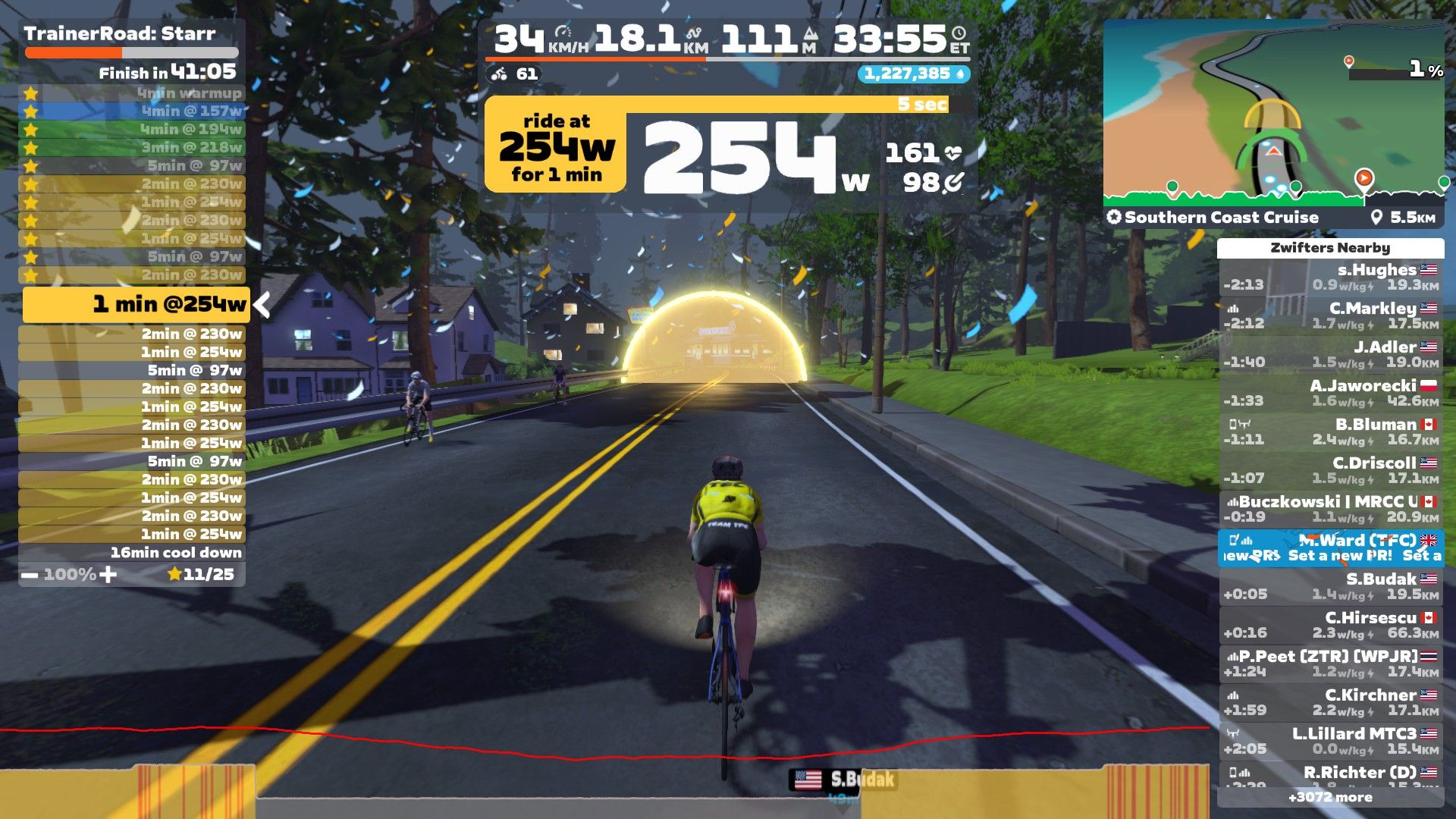Select S.Budak in the nearby list

(1331, 586)
